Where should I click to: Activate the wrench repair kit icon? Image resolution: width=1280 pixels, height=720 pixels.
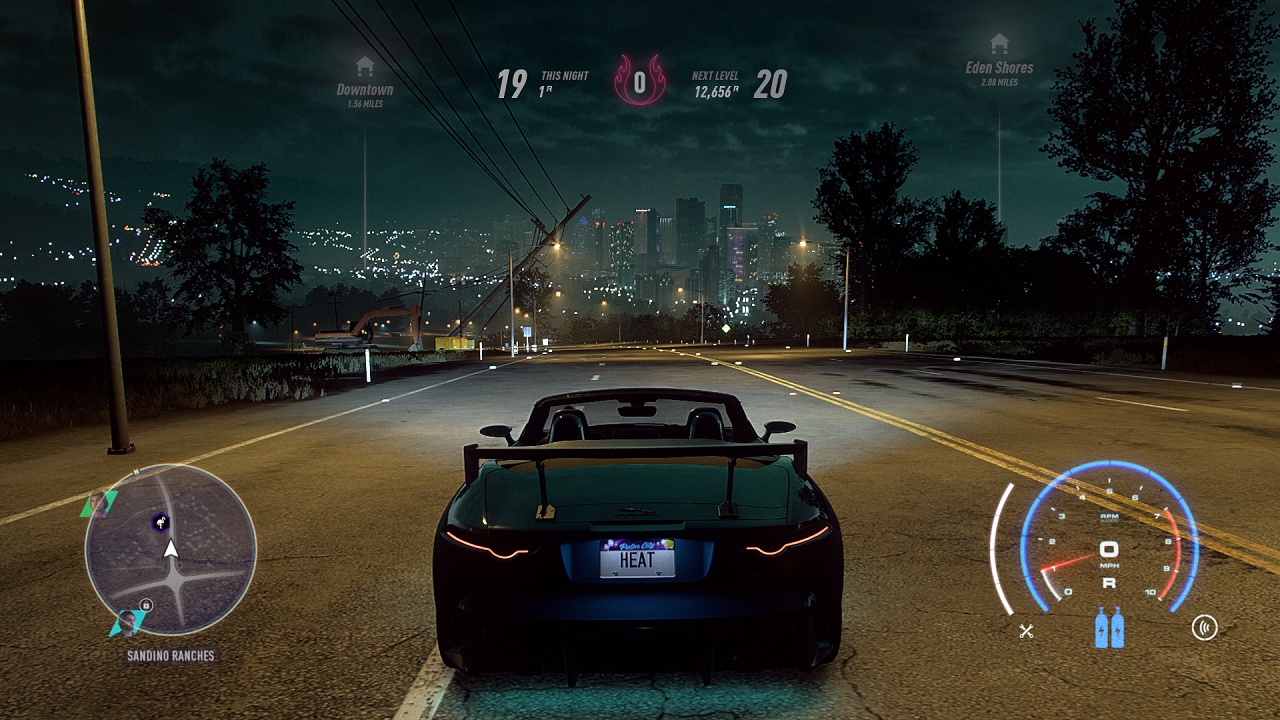click(x=1026, y=630)
